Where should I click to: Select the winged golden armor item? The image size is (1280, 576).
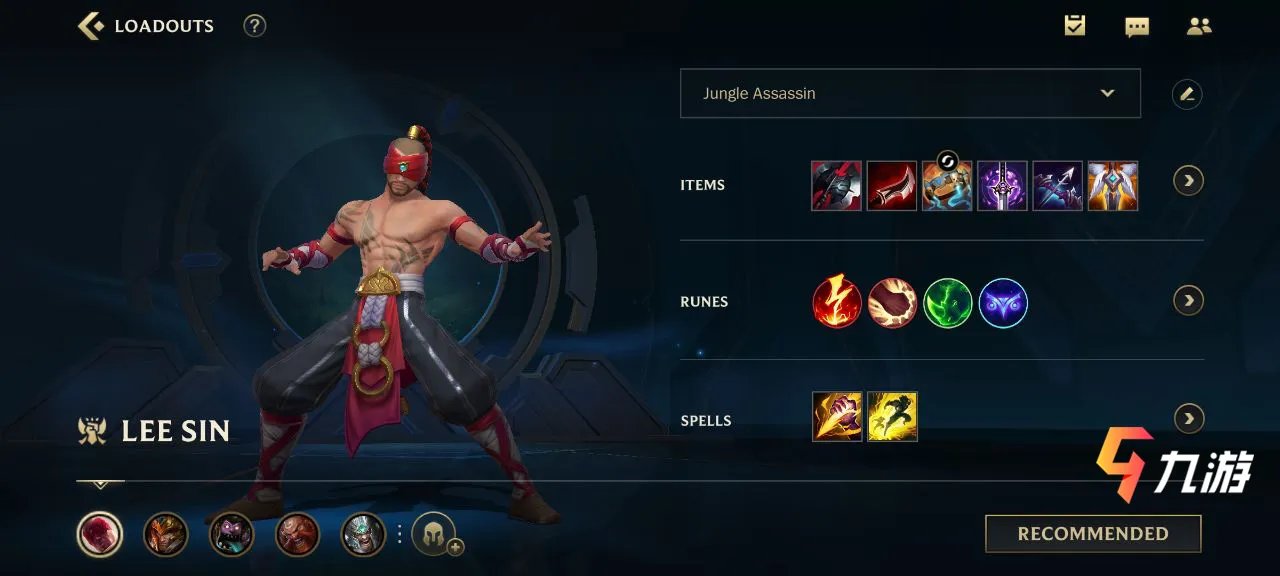pos(1113,185)
